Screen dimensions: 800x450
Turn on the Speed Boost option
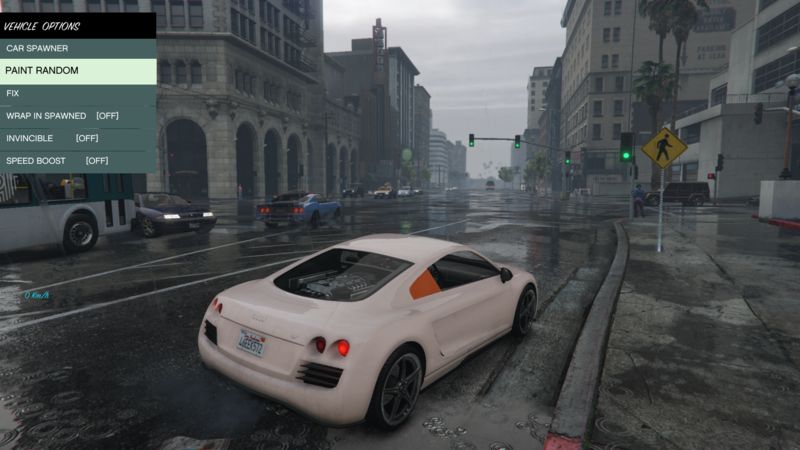(x=57, y=160)
